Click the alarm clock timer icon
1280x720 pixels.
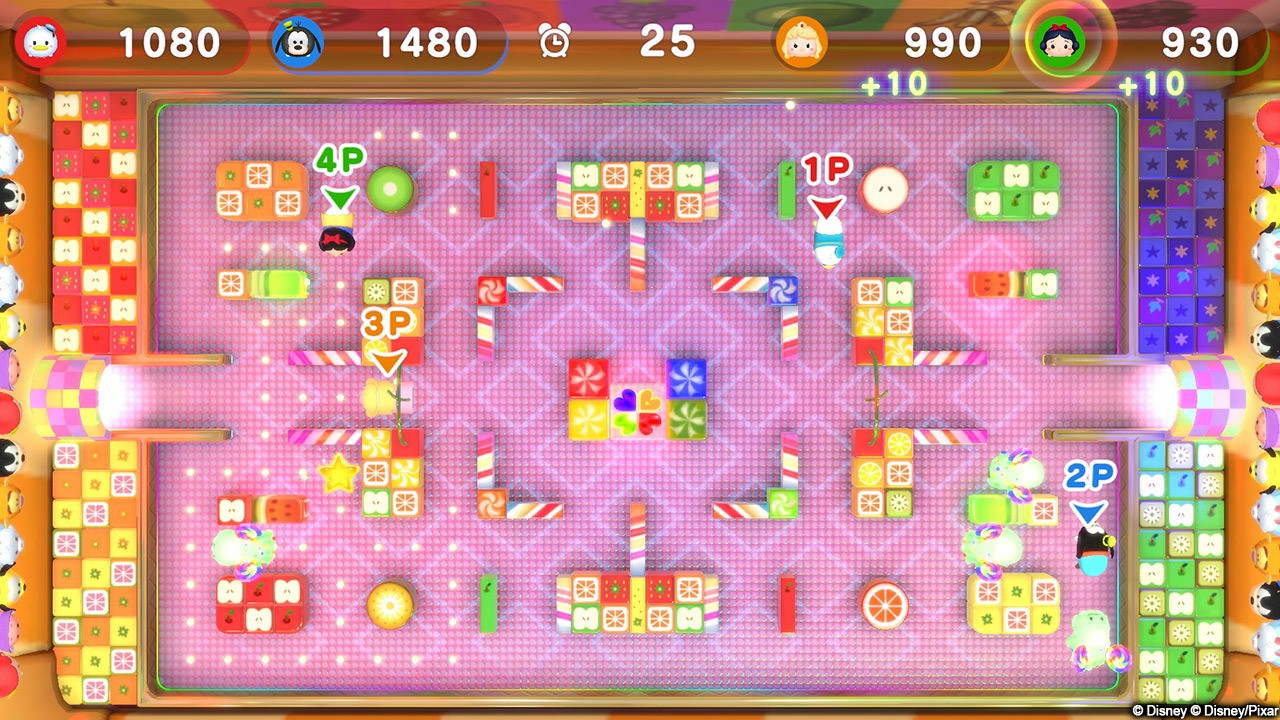click(555, 42)
